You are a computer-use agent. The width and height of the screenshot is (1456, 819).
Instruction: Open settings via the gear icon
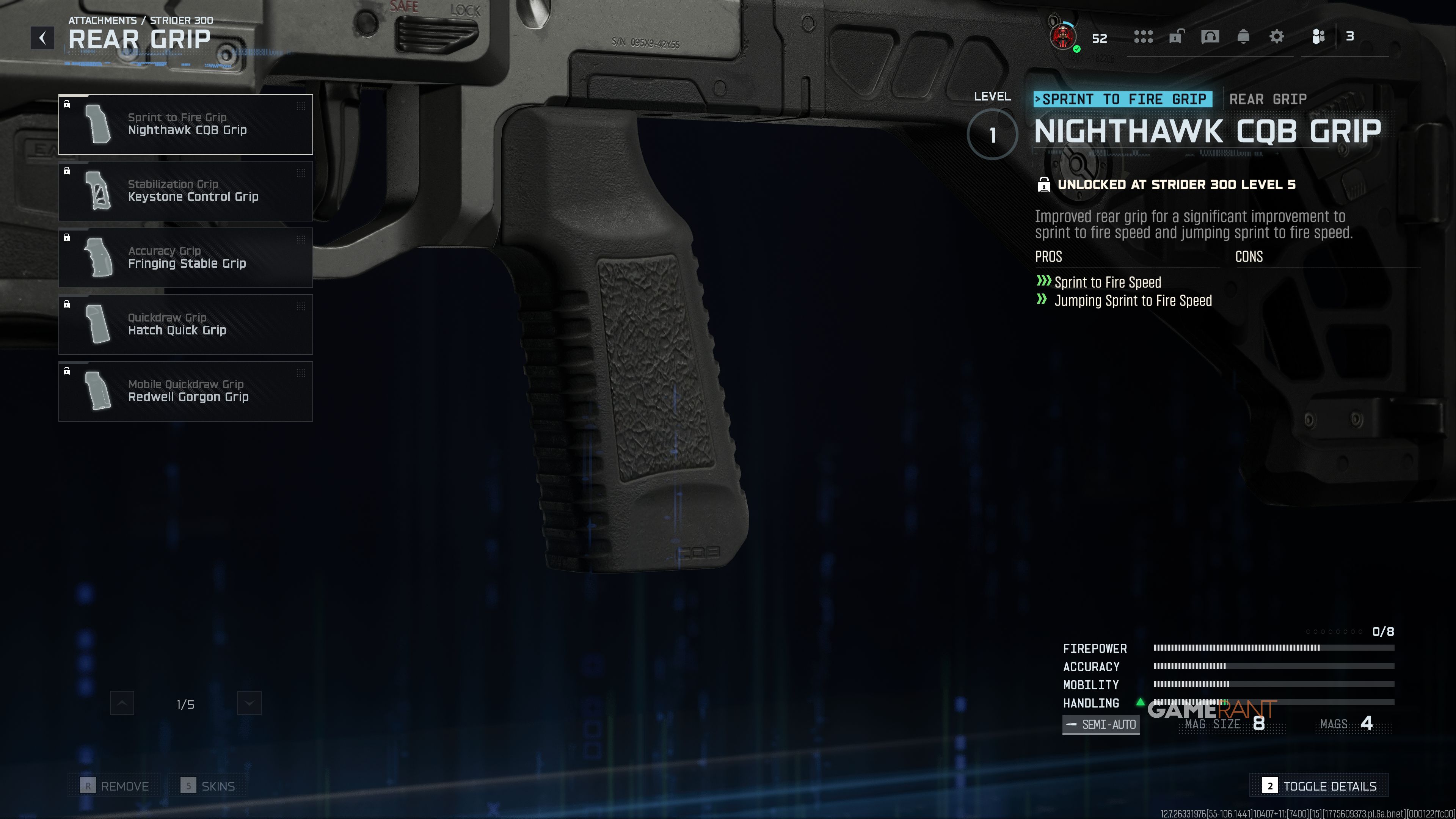click(1276, 37)
